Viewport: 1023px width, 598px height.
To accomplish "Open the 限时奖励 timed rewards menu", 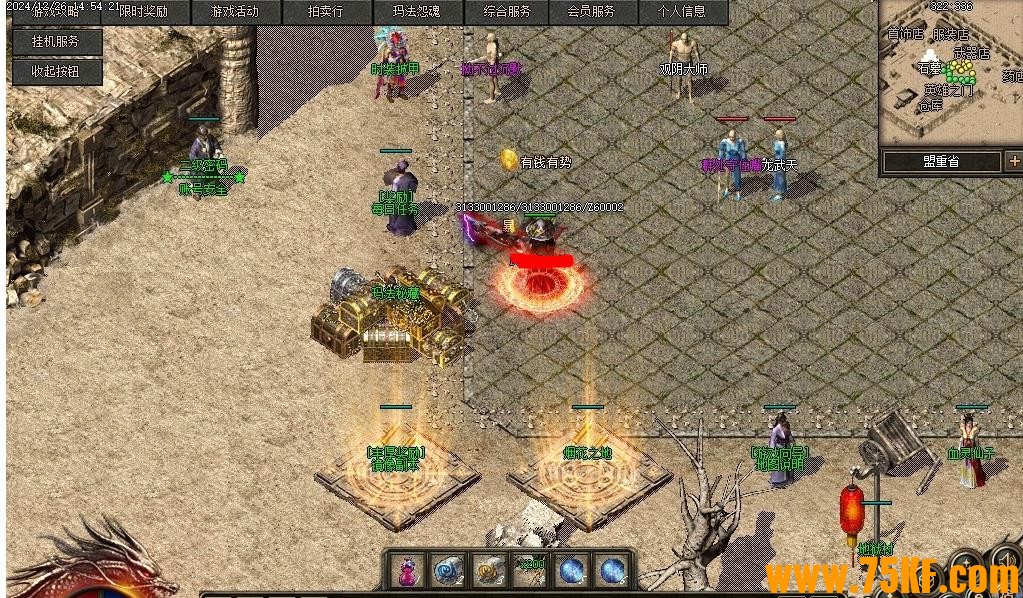I will tap(143, 12).
